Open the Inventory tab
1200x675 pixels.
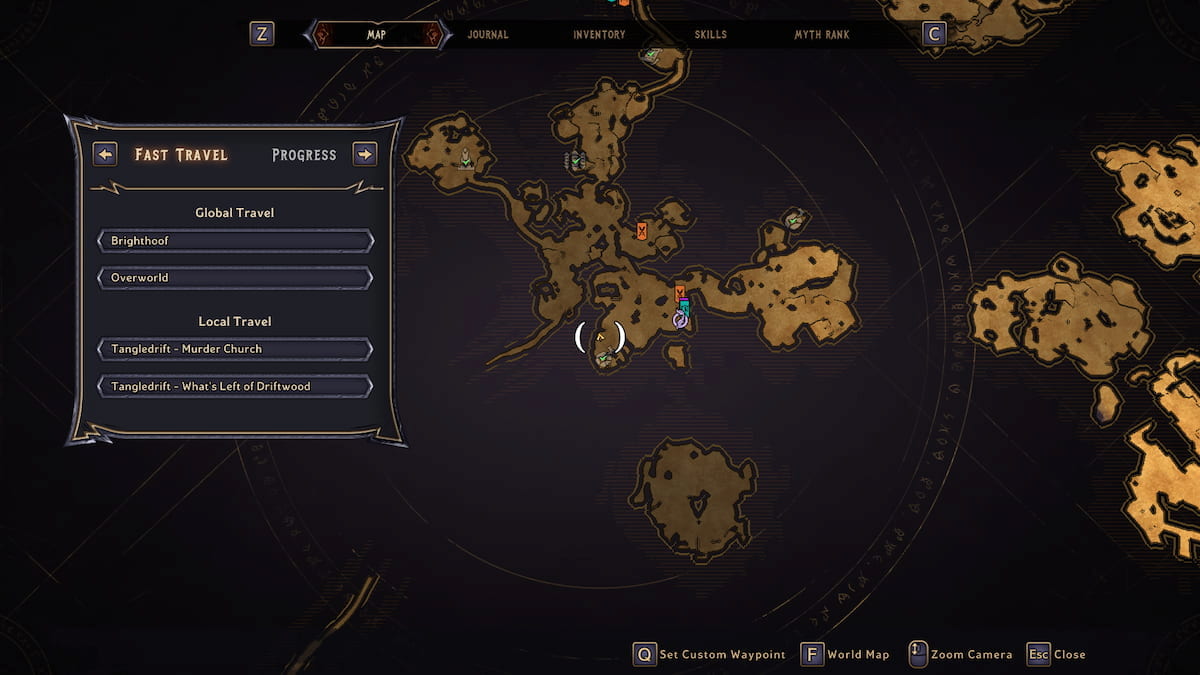pos(599,35)
